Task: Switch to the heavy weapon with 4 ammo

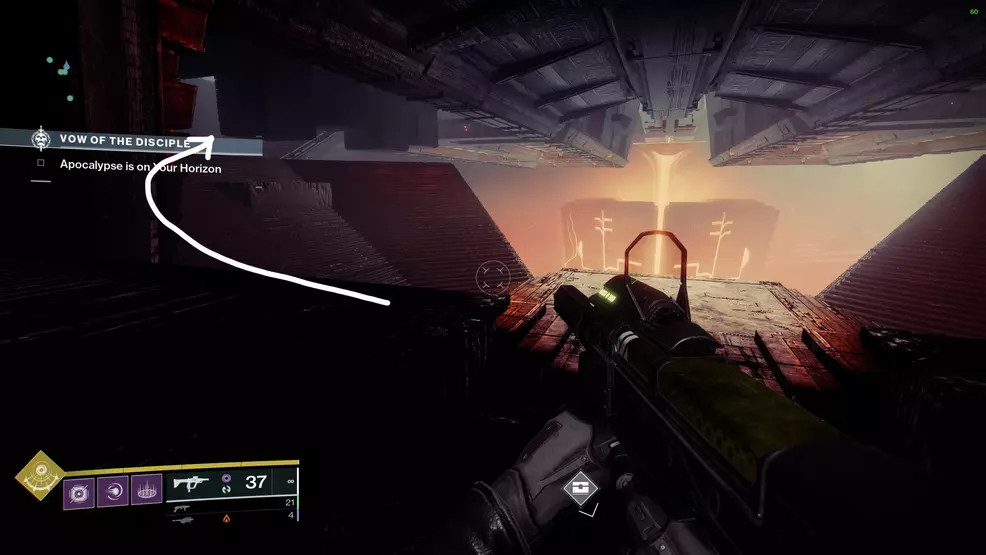Action: click(x=182, y=519)
